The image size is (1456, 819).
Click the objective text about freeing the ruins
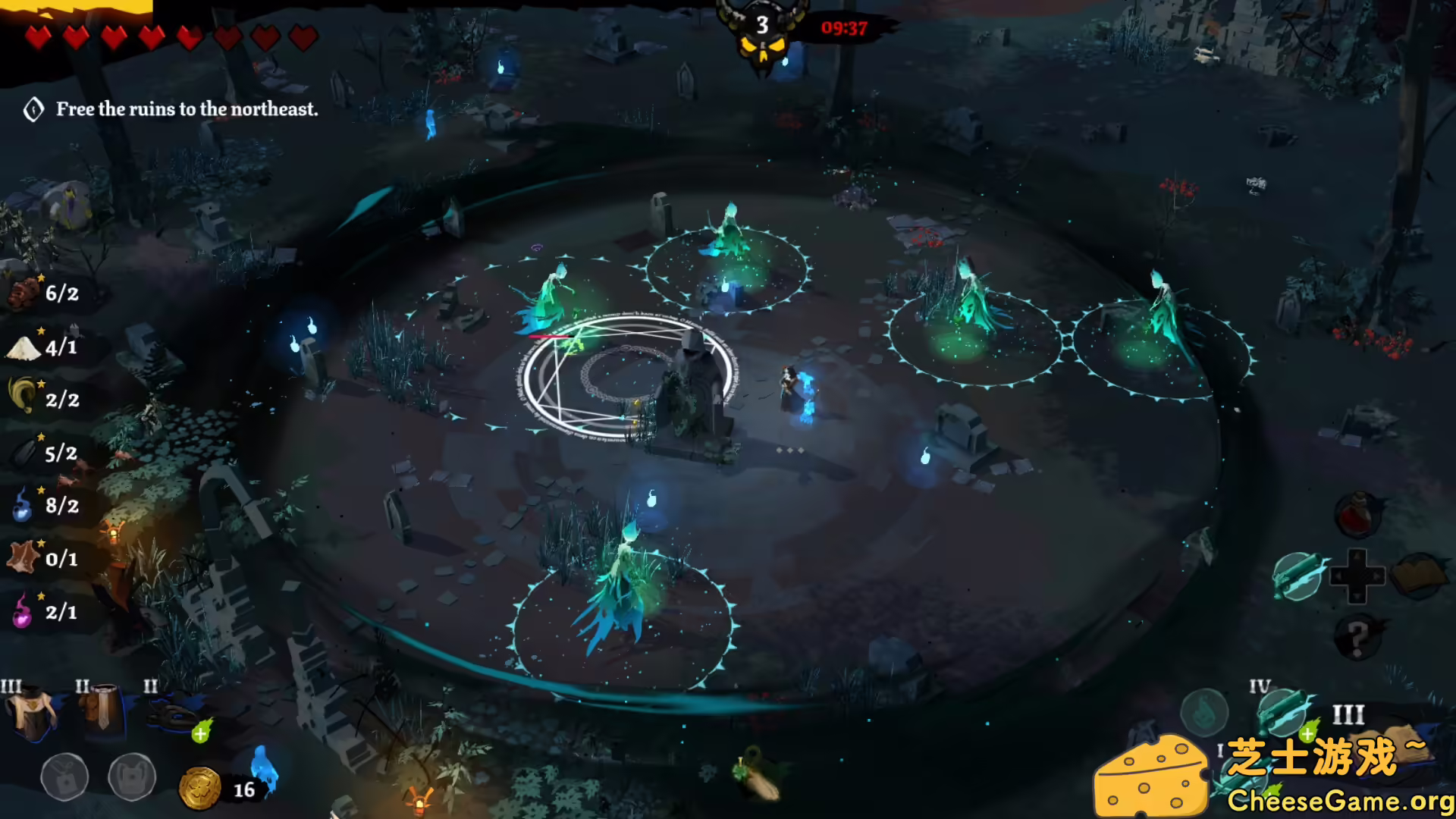pyautogui.click(x=187, y=109)
